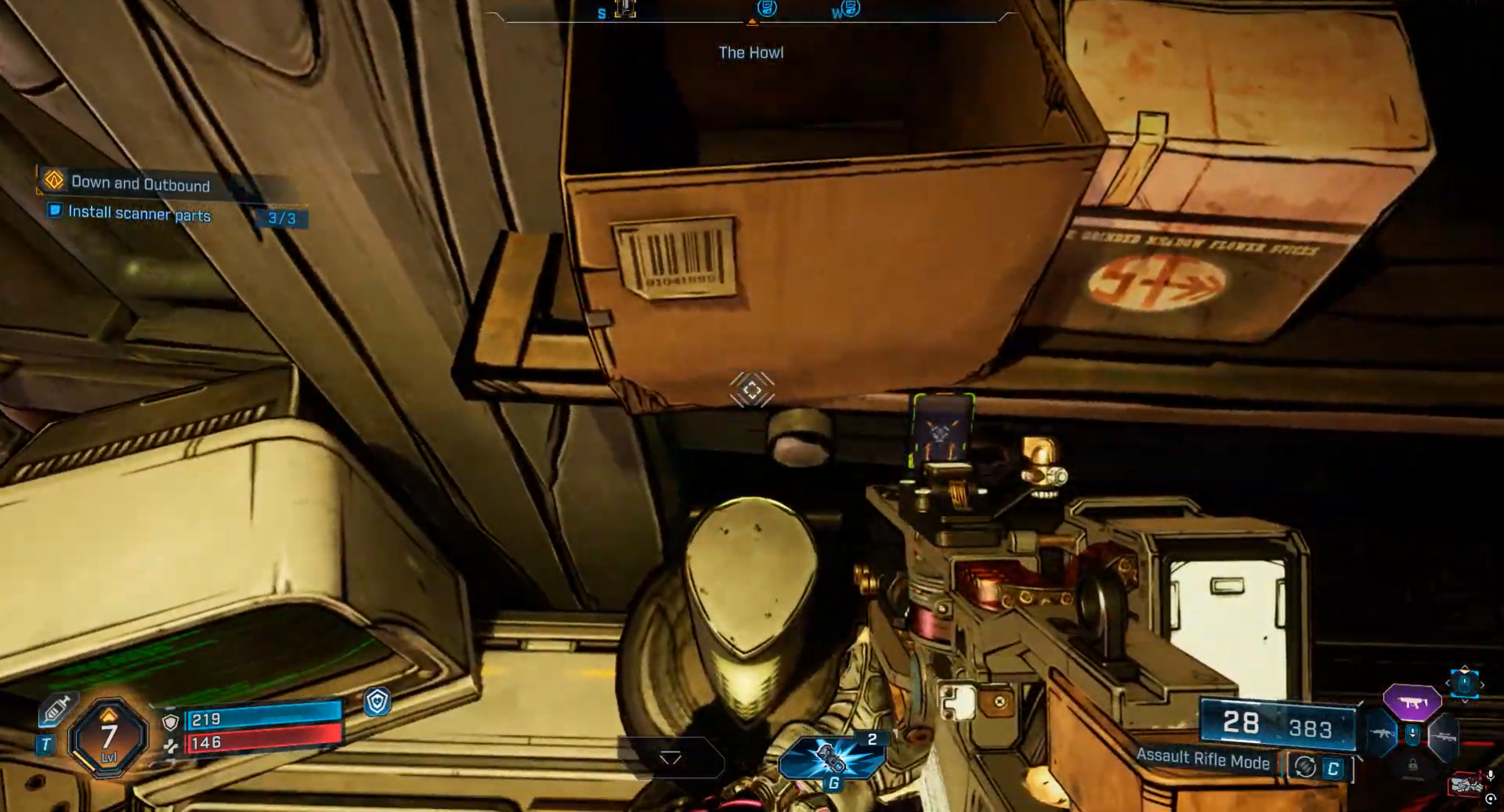Image resolution: width=1504 pixels, height=812 pixels.
Task: Select the blue shield buff icon
Action: point(378,702)
